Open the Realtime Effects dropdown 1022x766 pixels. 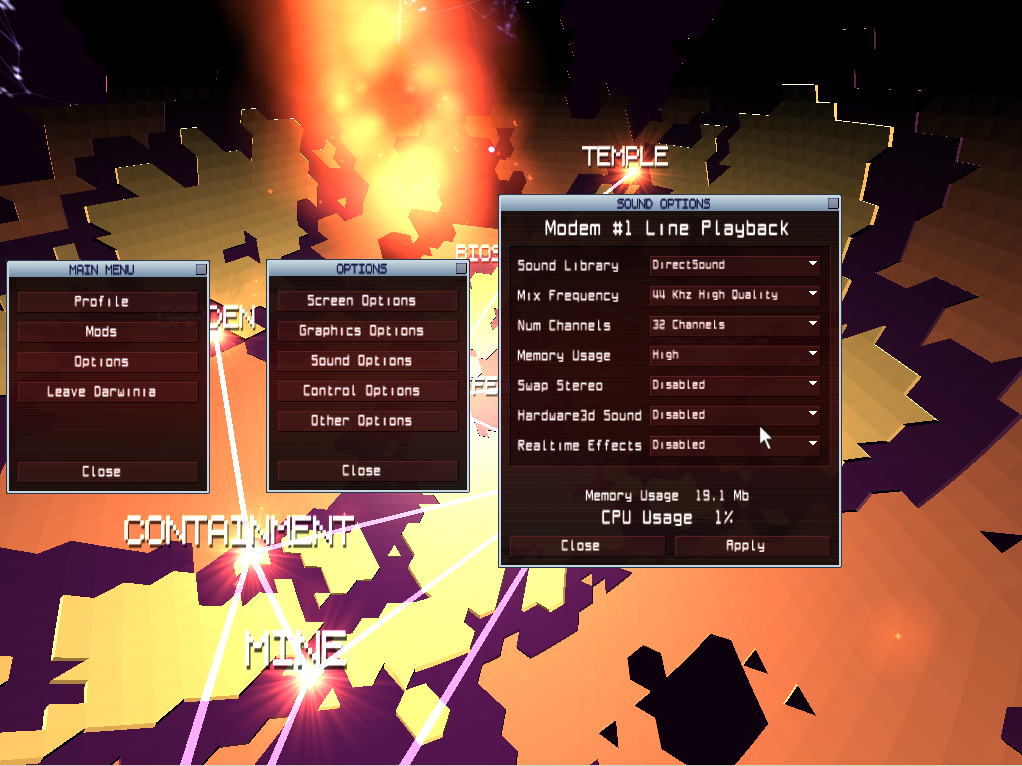coord(735,445)
